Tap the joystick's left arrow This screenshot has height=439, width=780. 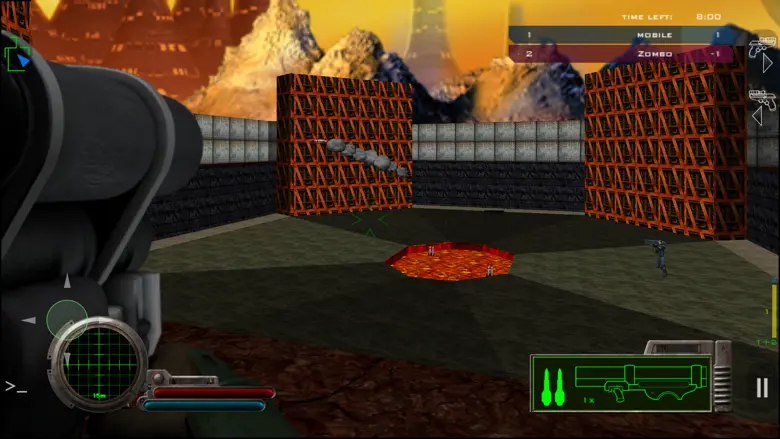[x=29, y=320]
